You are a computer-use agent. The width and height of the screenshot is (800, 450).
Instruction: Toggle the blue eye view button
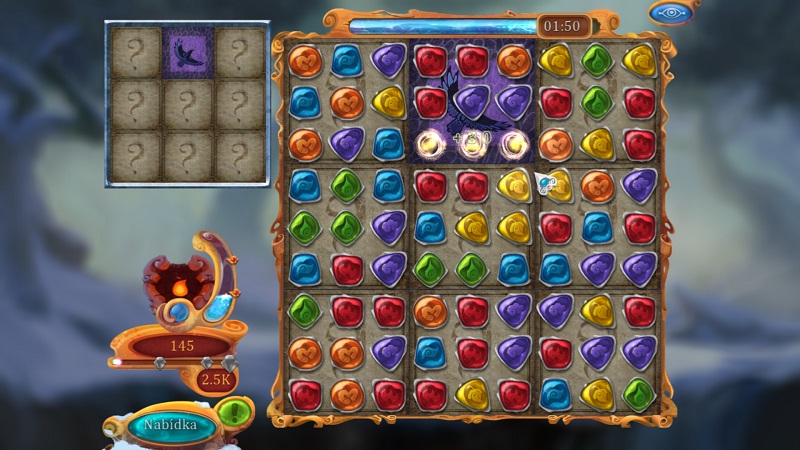click(x=672, y=13)
